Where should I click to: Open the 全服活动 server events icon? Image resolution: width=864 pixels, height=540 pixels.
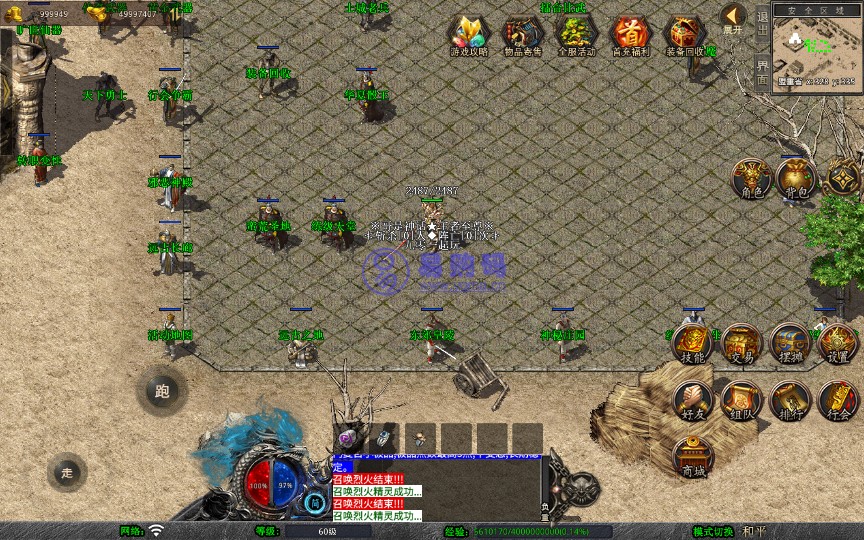[x=576, y=35]
